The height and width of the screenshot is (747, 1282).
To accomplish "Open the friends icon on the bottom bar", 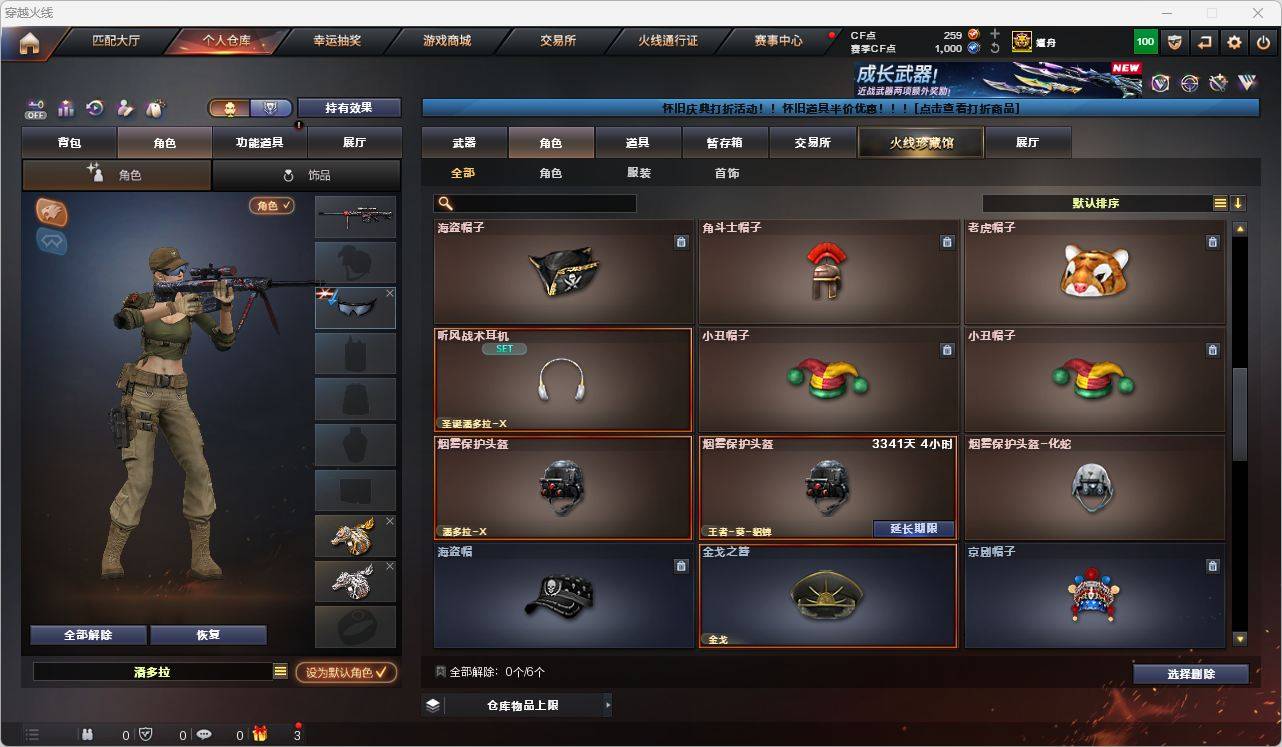I will [88, 735].
